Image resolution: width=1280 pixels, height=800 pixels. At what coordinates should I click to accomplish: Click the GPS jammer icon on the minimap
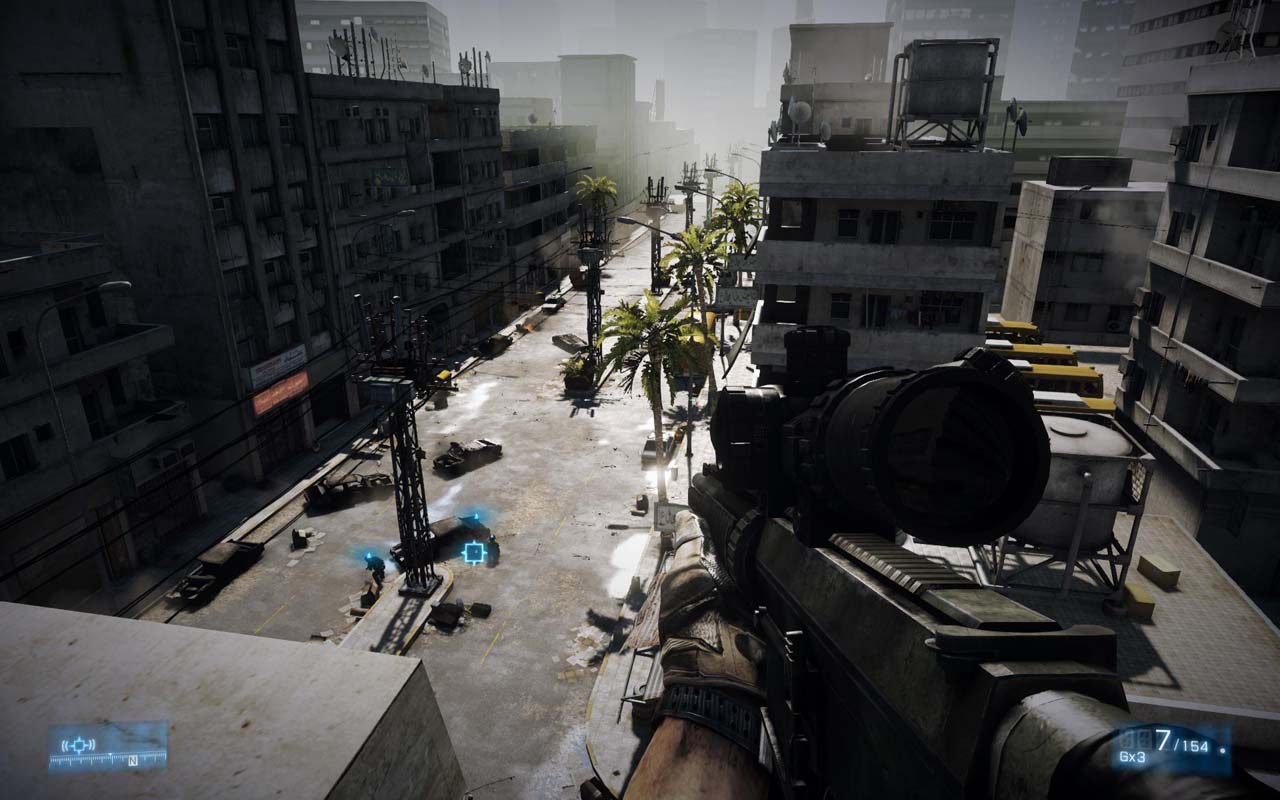(x=79, y=745)
